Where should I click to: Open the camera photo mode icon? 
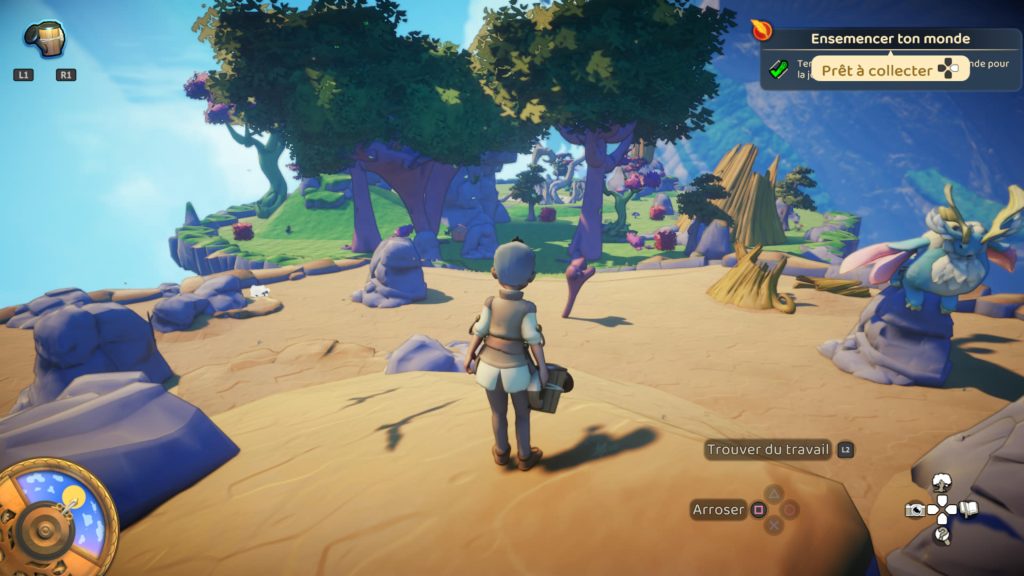tap(914, 510)
